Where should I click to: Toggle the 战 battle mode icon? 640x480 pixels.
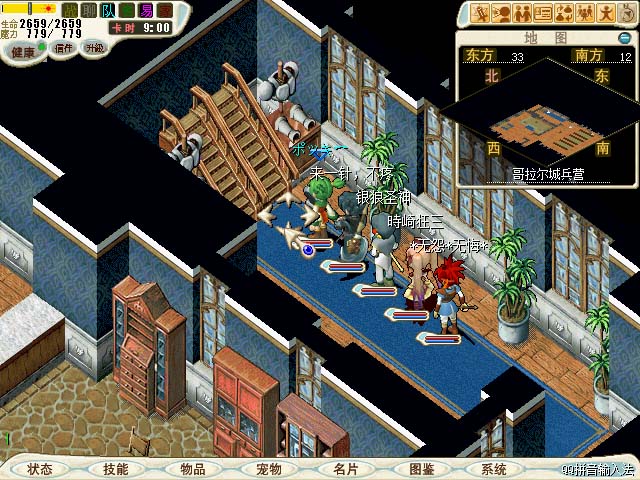70,10
